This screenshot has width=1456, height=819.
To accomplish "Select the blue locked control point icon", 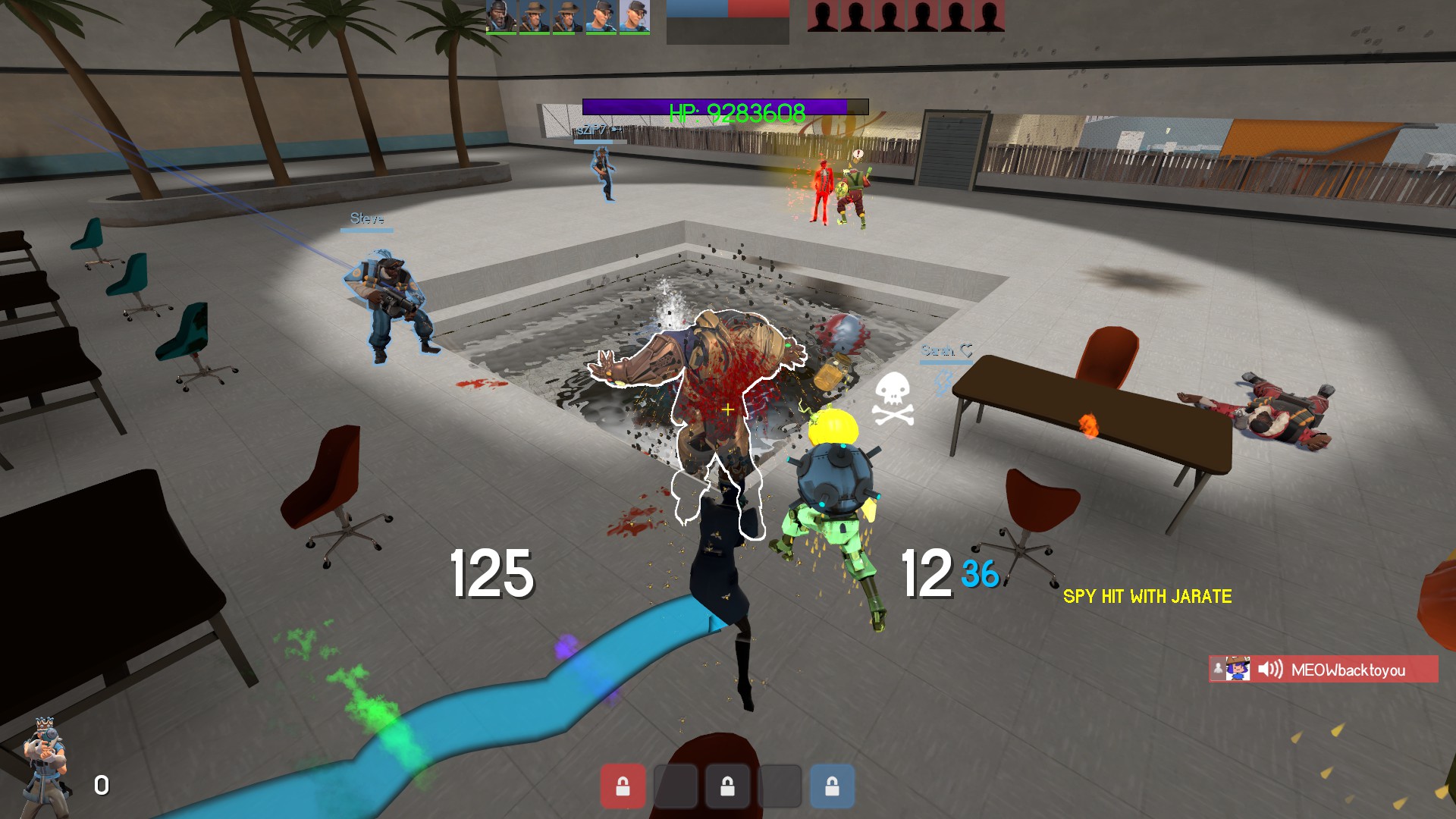I will pyautogui.click(x=832, y=786).
